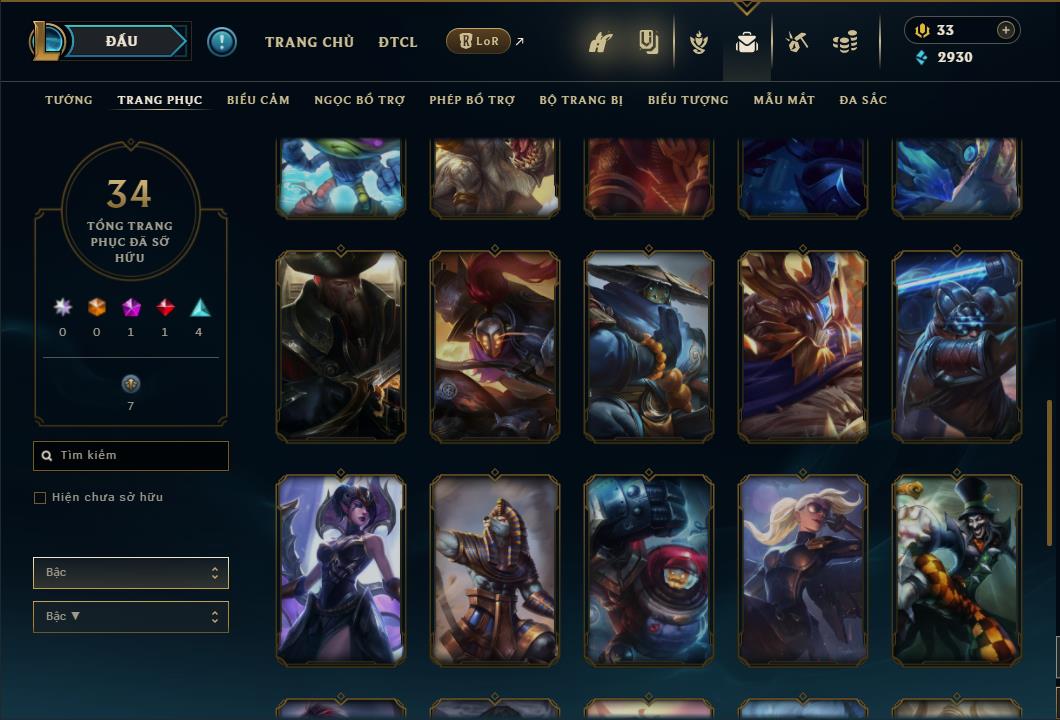The width and height of the screenshot is (1060, 720).
Task: Open the first Bậc dropdown
Action: [131, 573]
